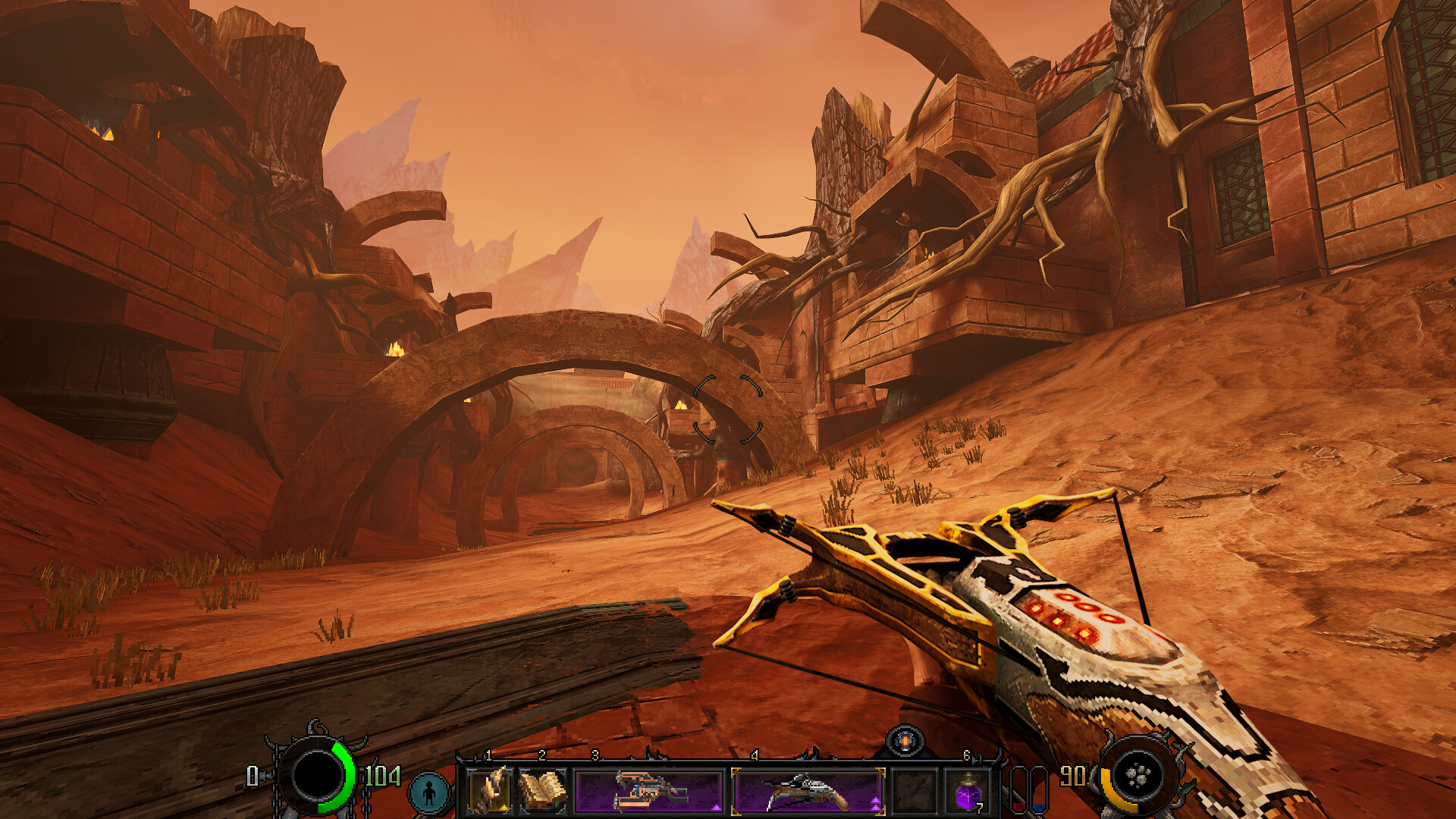Image resolution: width=1456 pixels, height=819 pixels.
Task: Click the number label above weapon slot 3
Action: point(595,755)
